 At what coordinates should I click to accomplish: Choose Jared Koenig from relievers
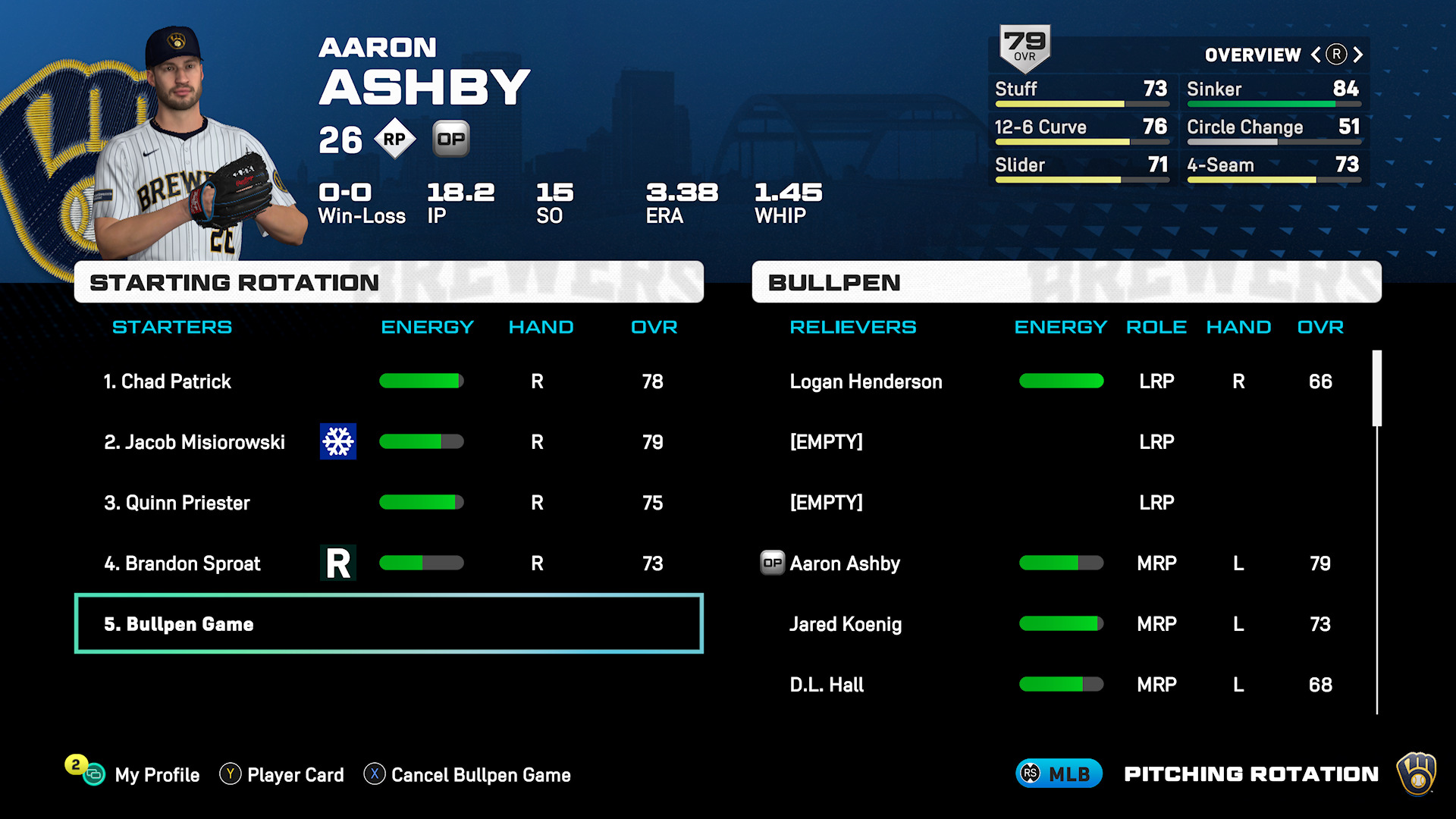click(x=846, y=624)
